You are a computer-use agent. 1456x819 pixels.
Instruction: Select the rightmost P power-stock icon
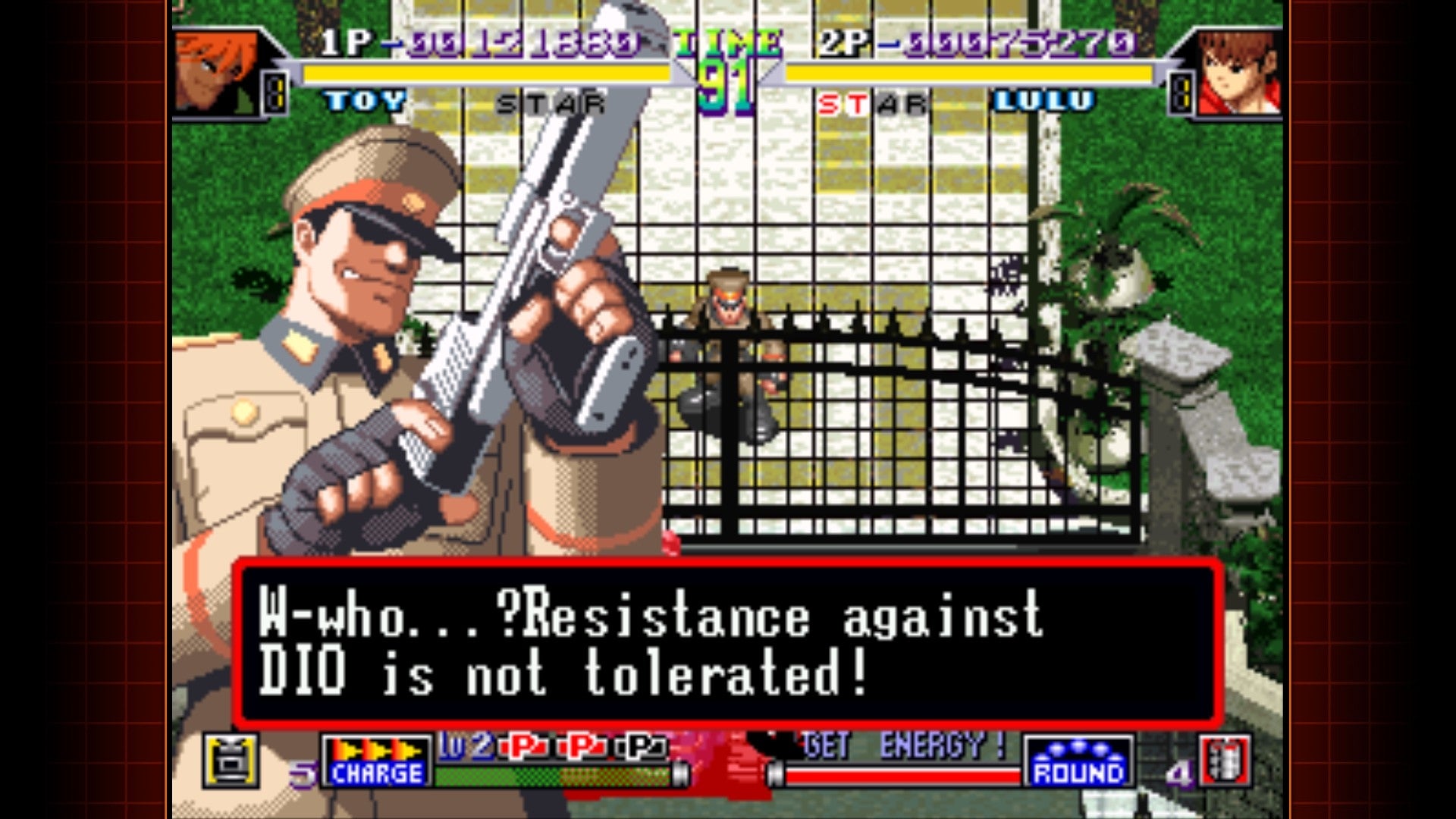point(641,748)
